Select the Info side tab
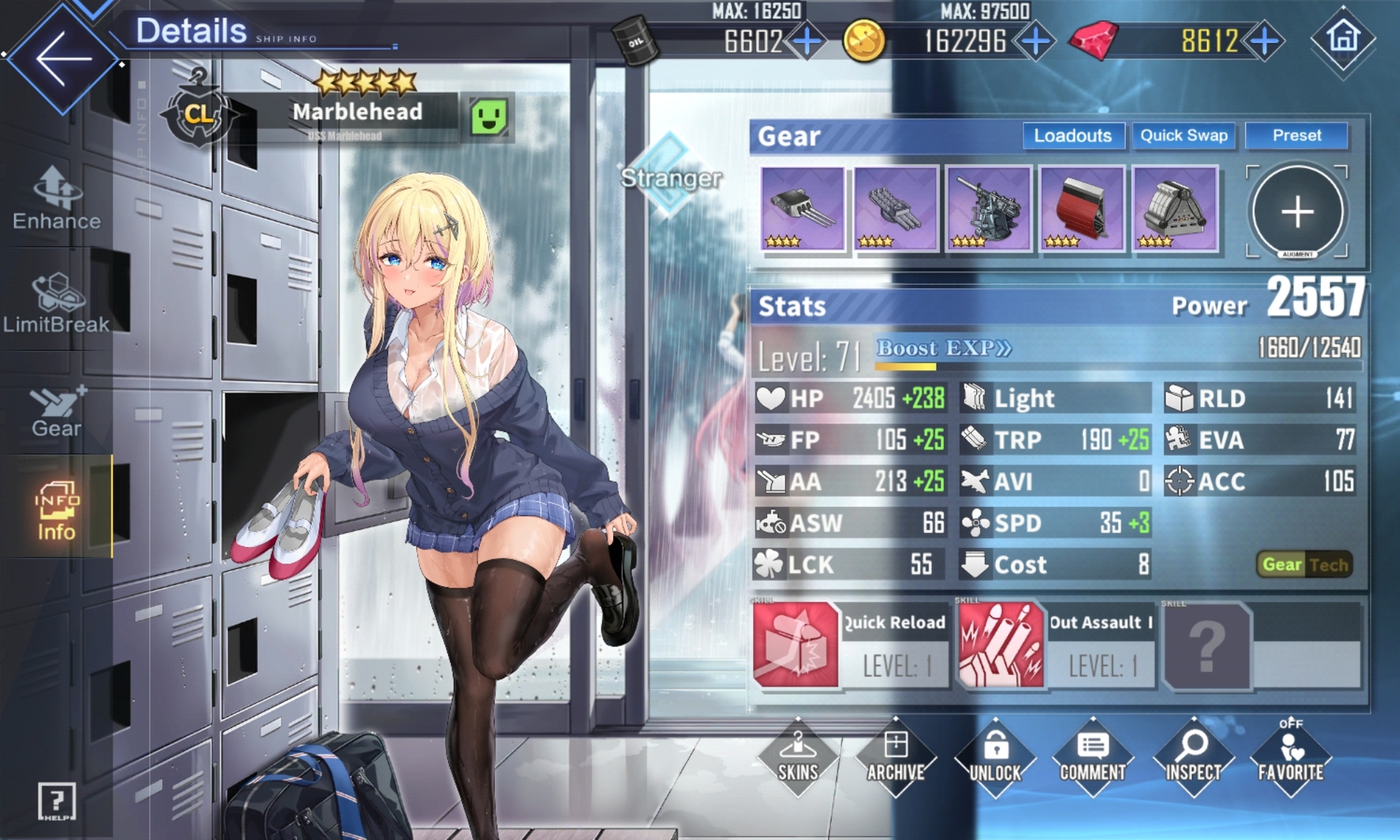 click(x=57, y=510)
